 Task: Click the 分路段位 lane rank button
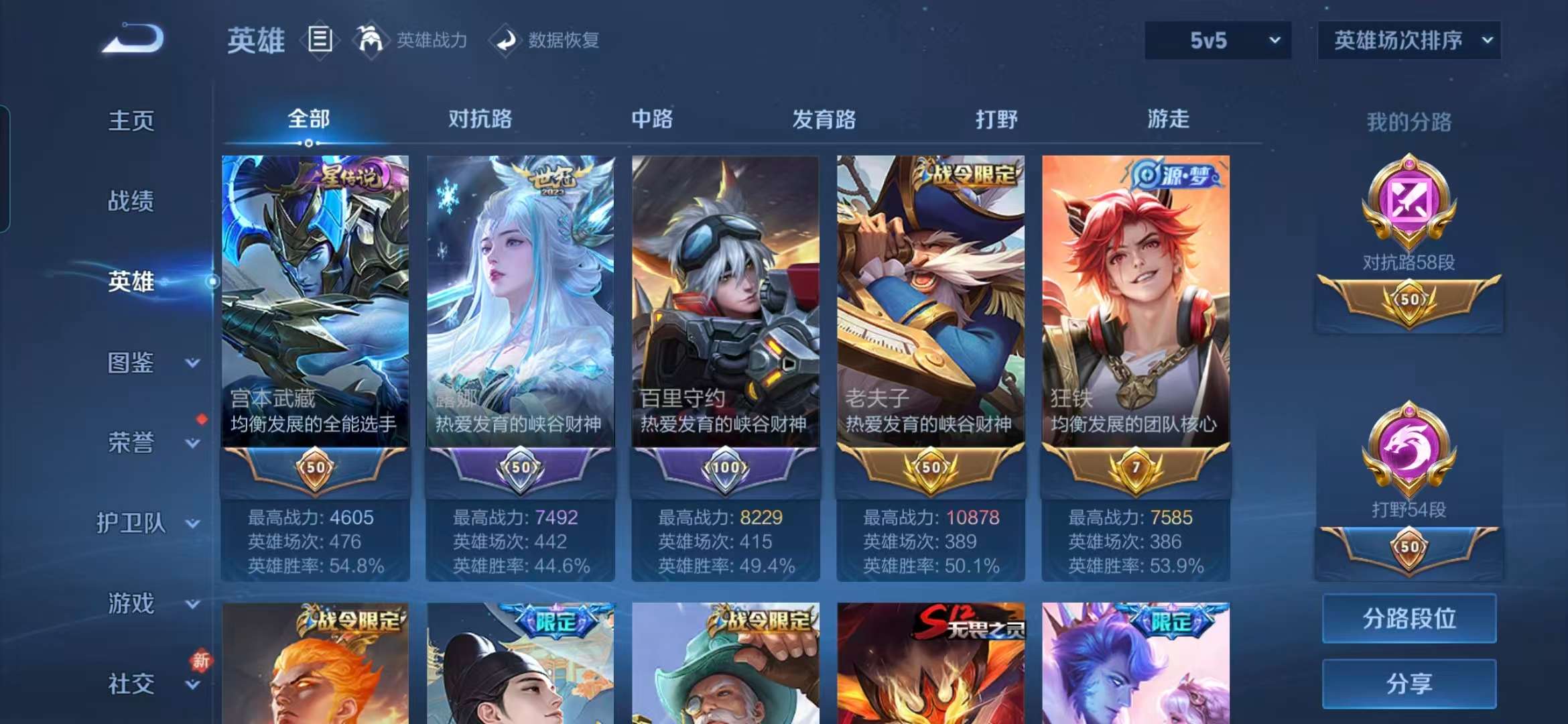[1409, 620]
